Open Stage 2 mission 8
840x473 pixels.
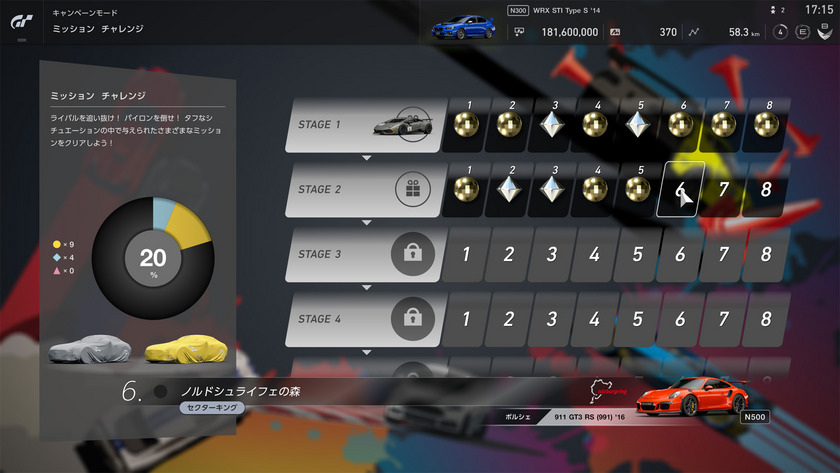click(x=766, y=189)
